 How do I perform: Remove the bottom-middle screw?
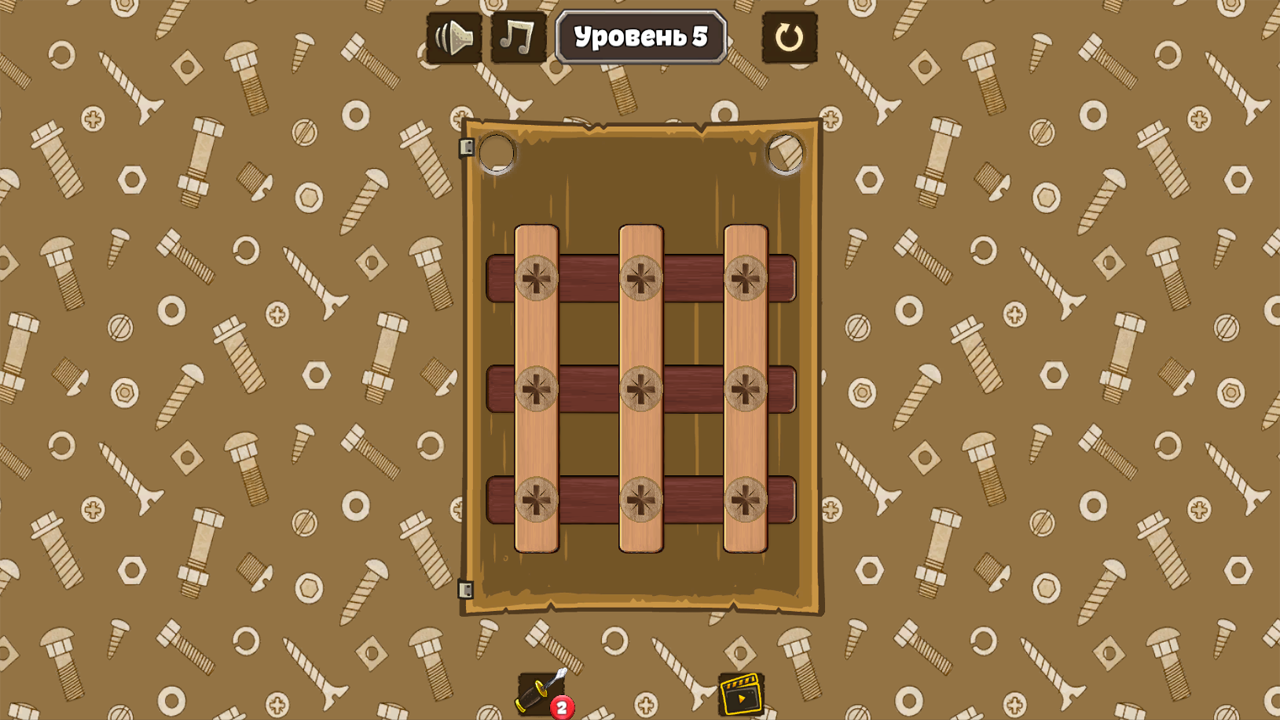[641, 498]
